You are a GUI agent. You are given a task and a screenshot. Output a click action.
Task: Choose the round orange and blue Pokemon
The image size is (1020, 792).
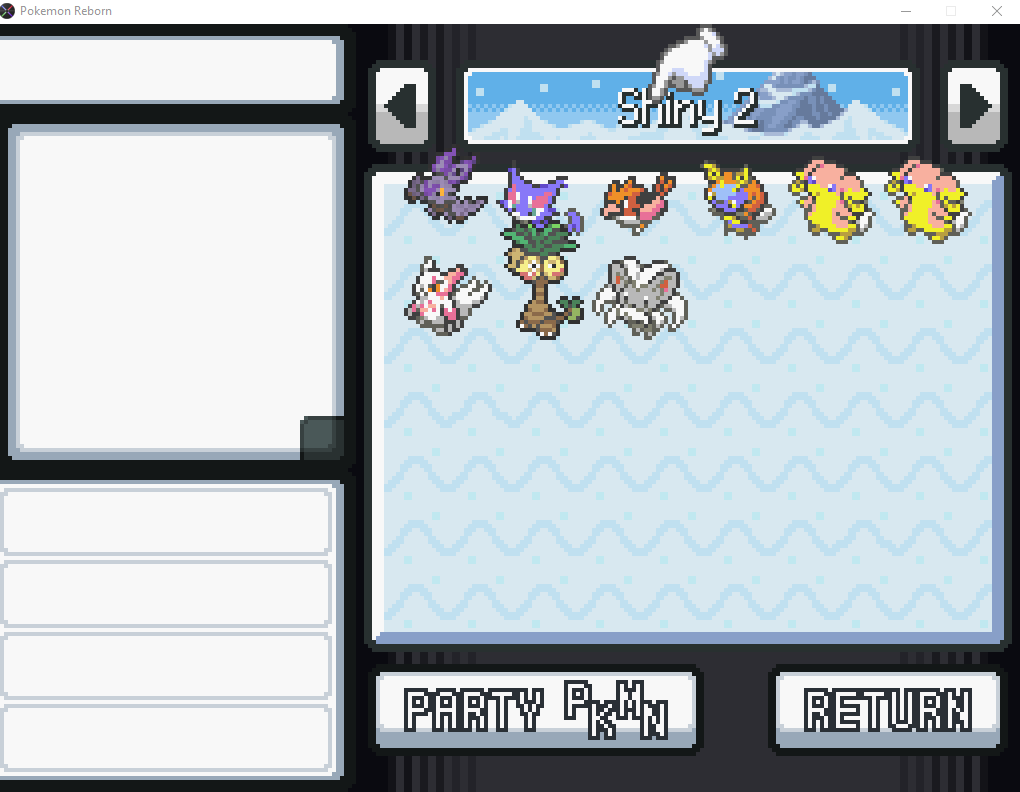pyautogui.click(x=734, y=200)
